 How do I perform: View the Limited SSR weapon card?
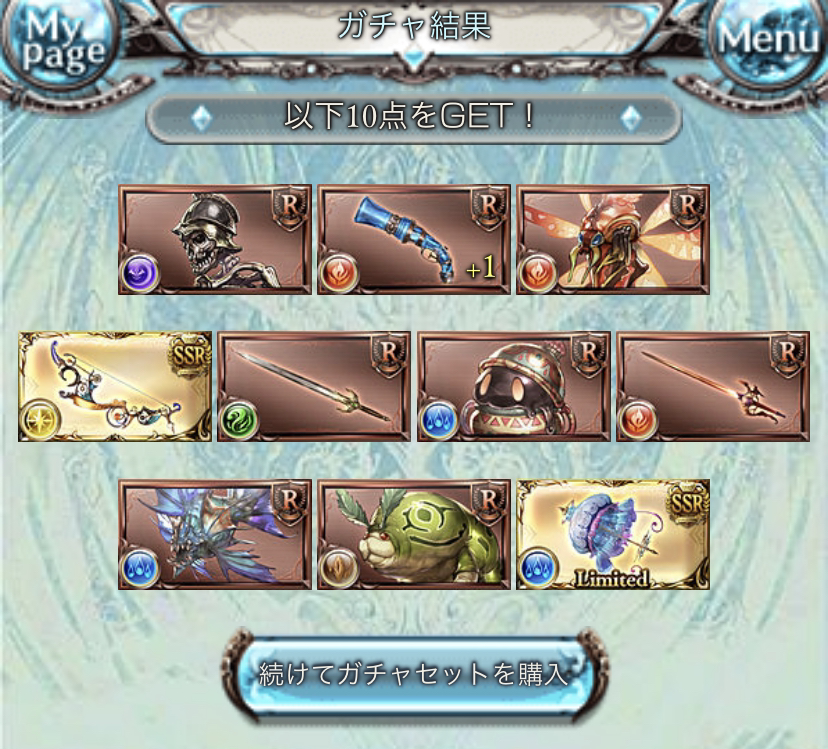pos(612,534)
